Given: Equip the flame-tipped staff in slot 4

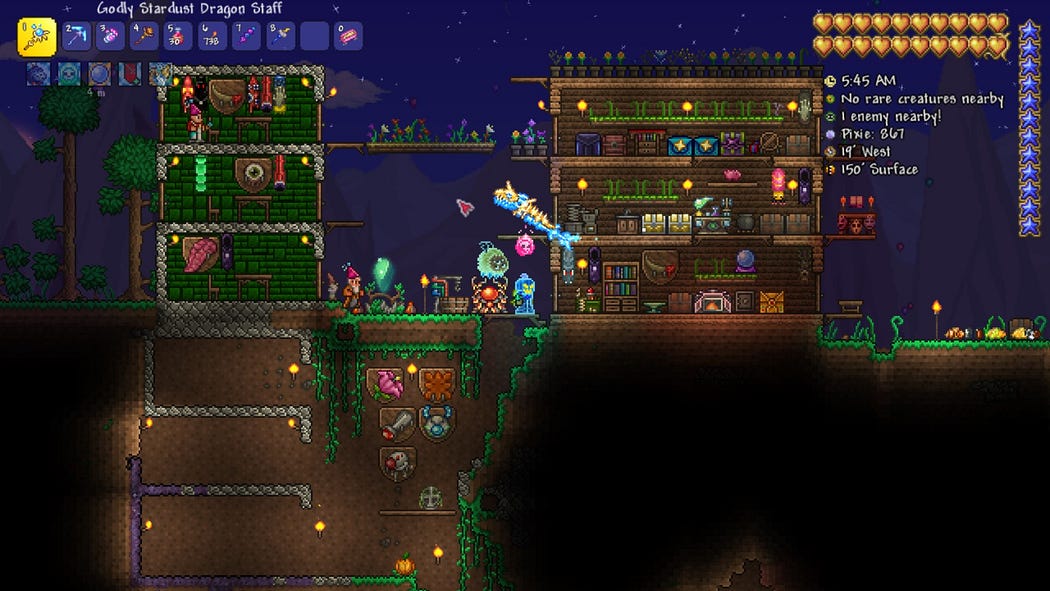Looking at the screenshot, I should (x=145, y=37).
